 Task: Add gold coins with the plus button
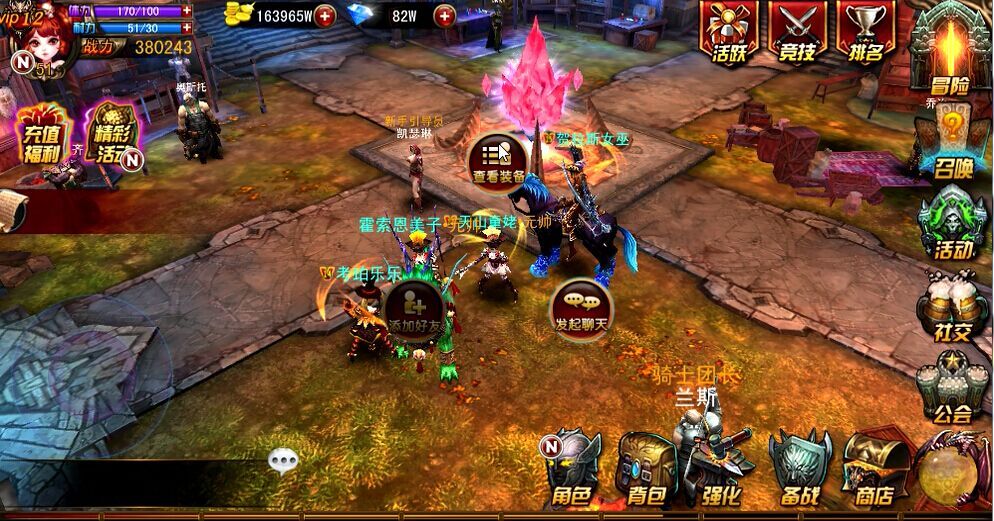pos(324,16)
